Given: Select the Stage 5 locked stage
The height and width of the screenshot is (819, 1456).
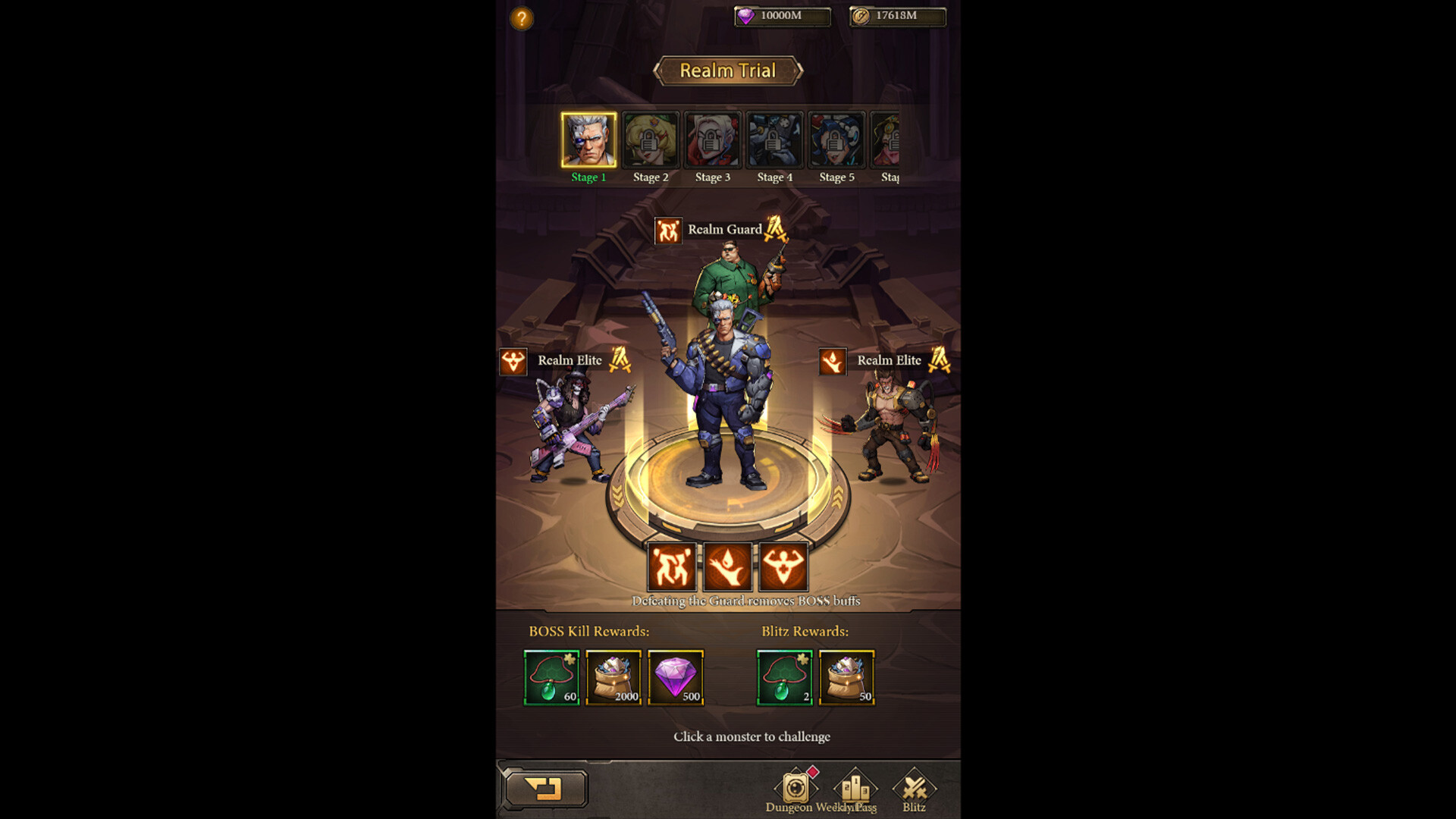Looking at the screenshot, I should point(836,140).
